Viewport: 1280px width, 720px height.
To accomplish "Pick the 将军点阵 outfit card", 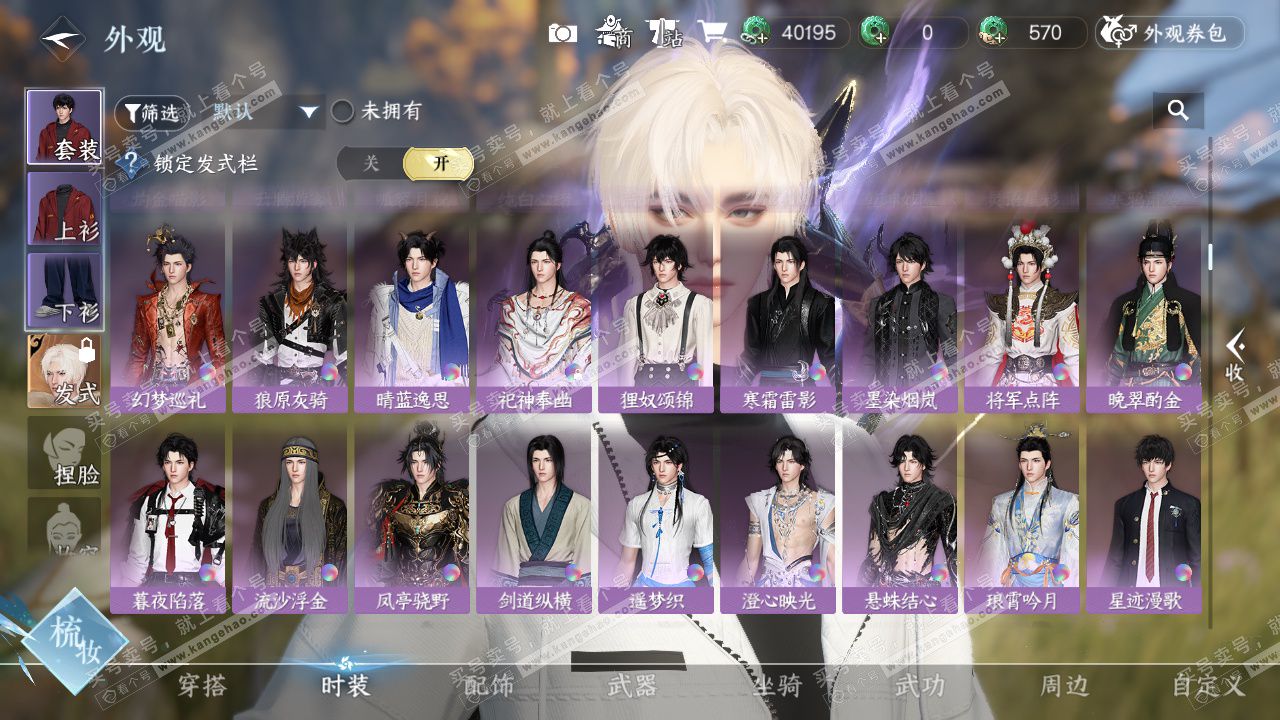I will coord(1021,315).
